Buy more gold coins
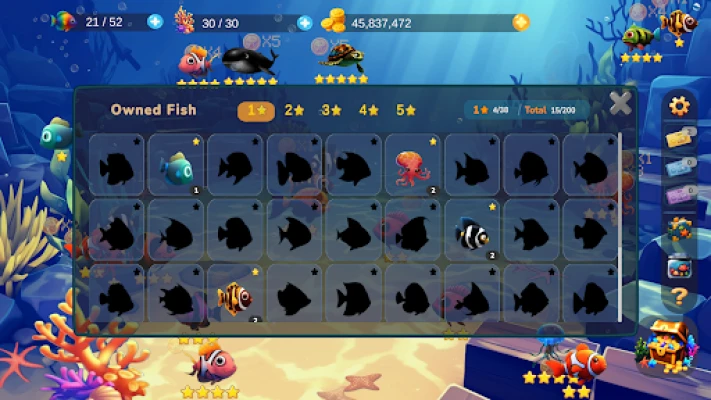 (520, 21)
